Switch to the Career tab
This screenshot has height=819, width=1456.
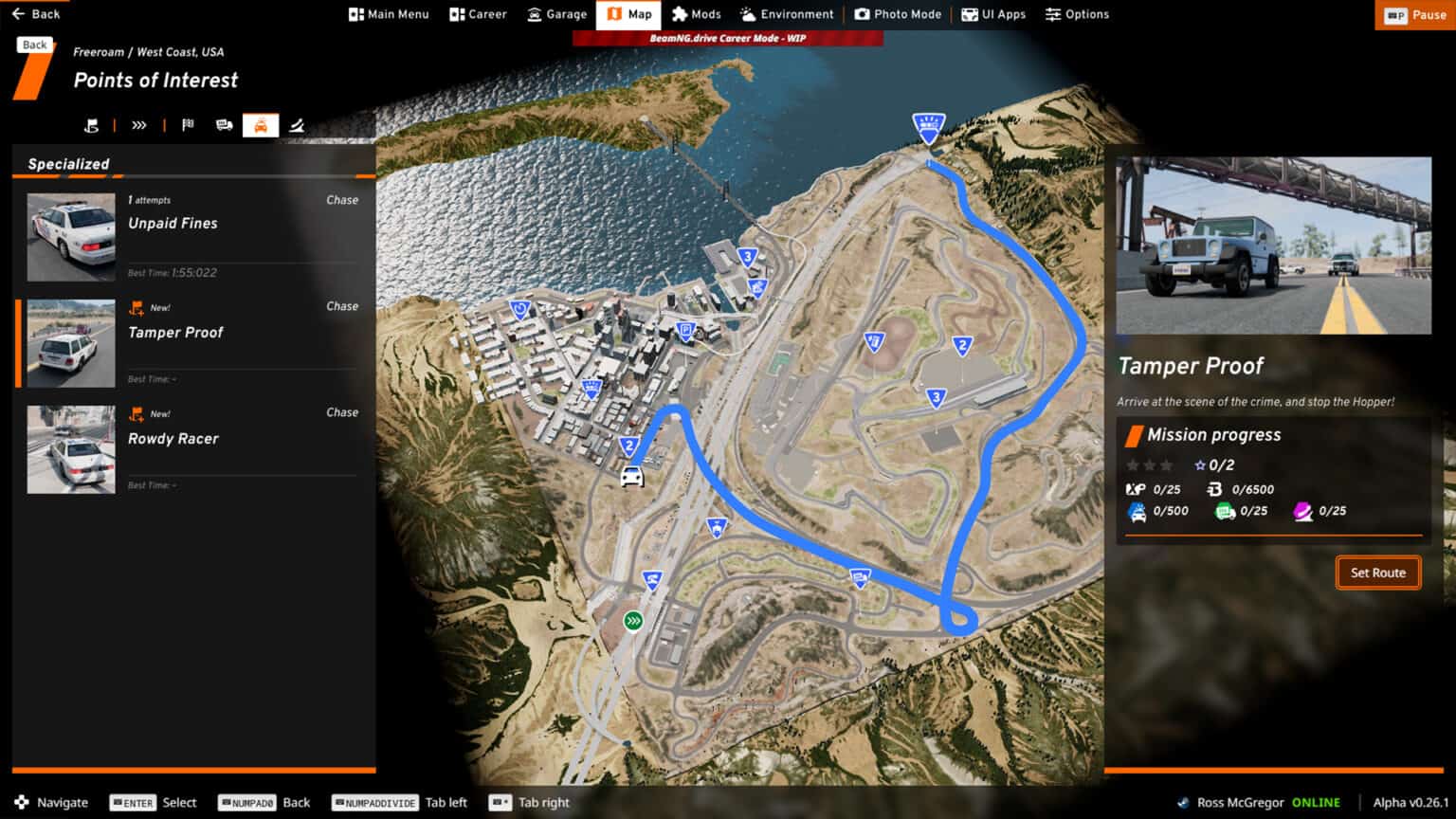tap(478, 14)
